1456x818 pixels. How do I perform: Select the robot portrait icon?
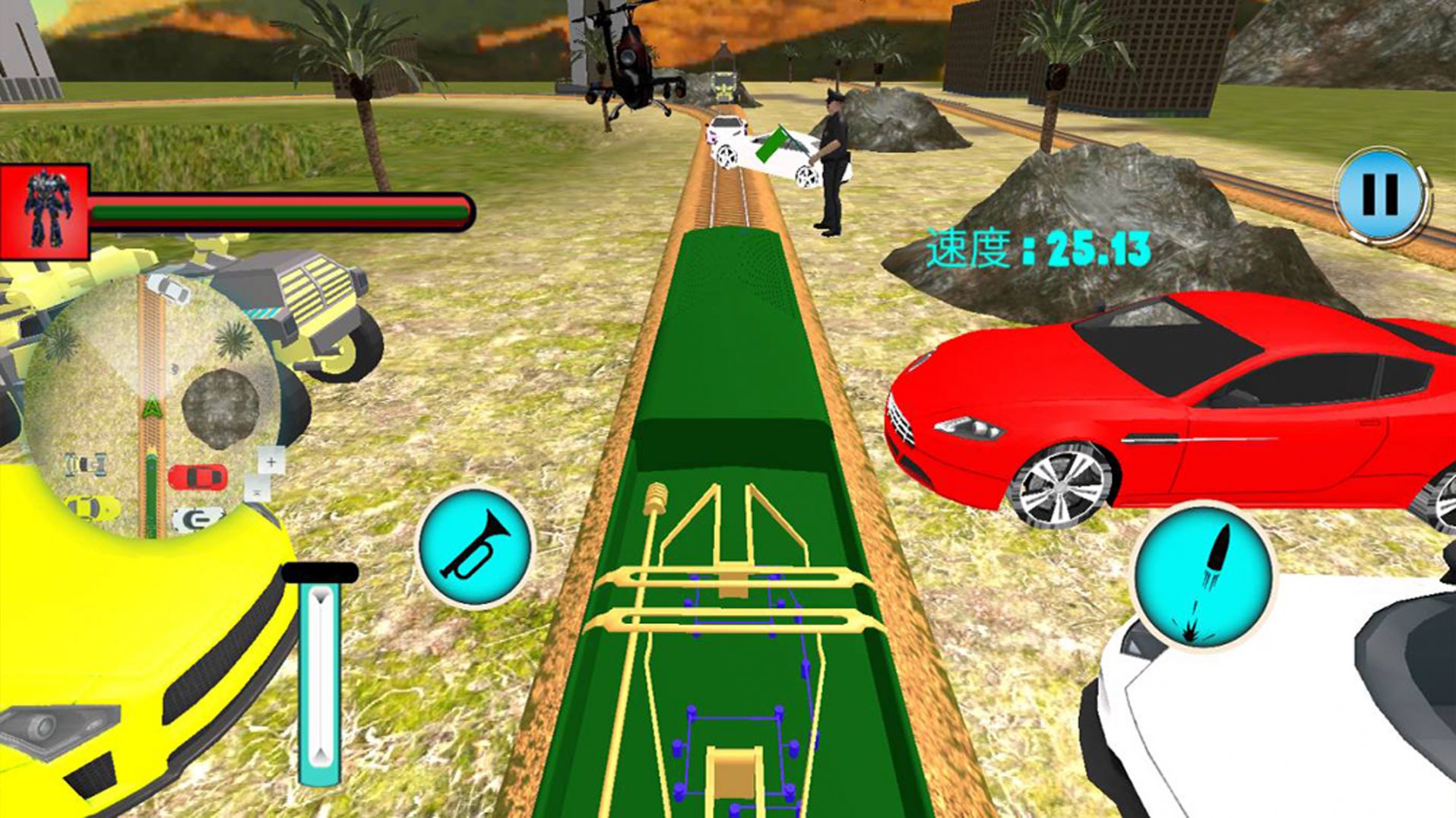click(46, 210)
